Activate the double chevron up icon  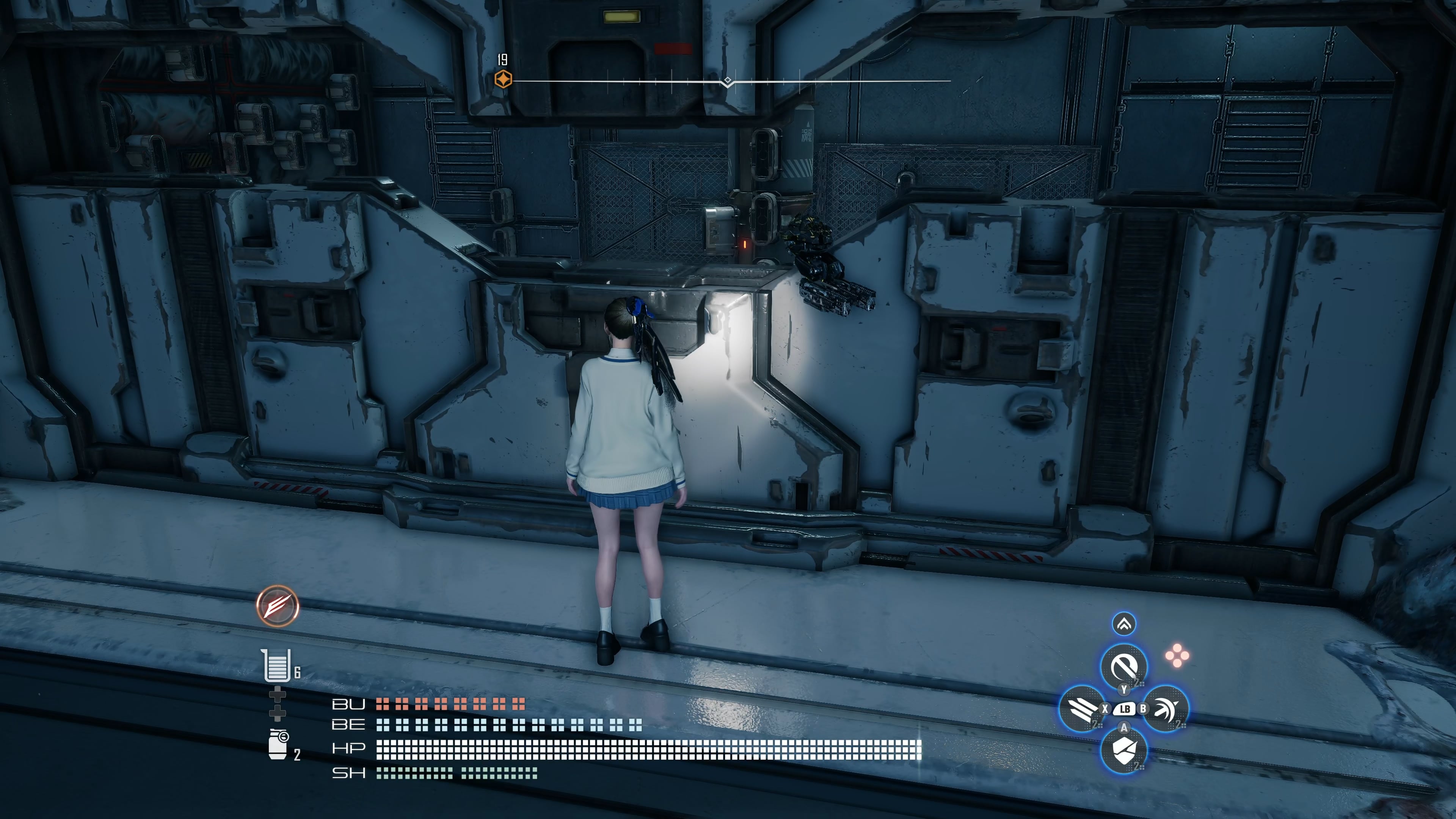[x=1123, y=624]
